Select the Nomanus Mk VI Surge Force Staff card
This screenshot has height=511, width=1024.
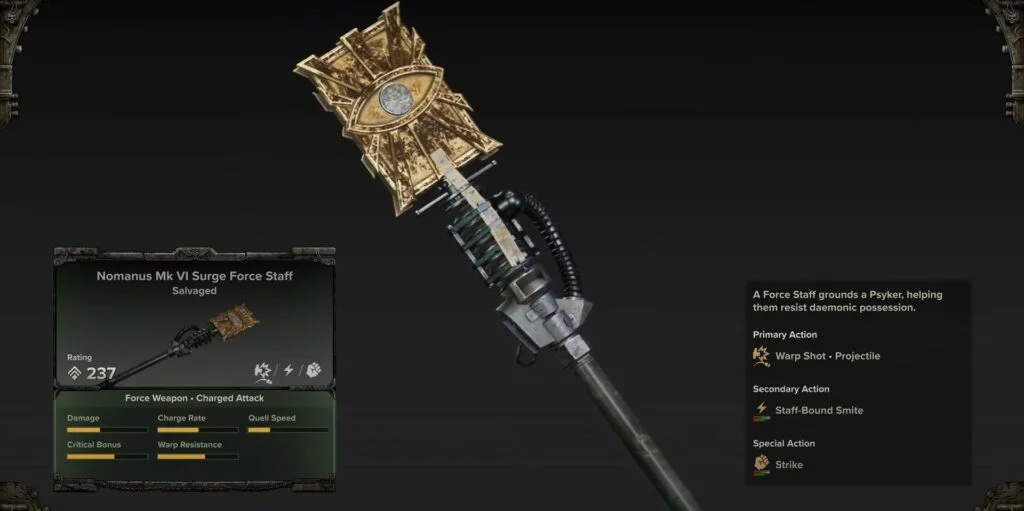[194, 320]
